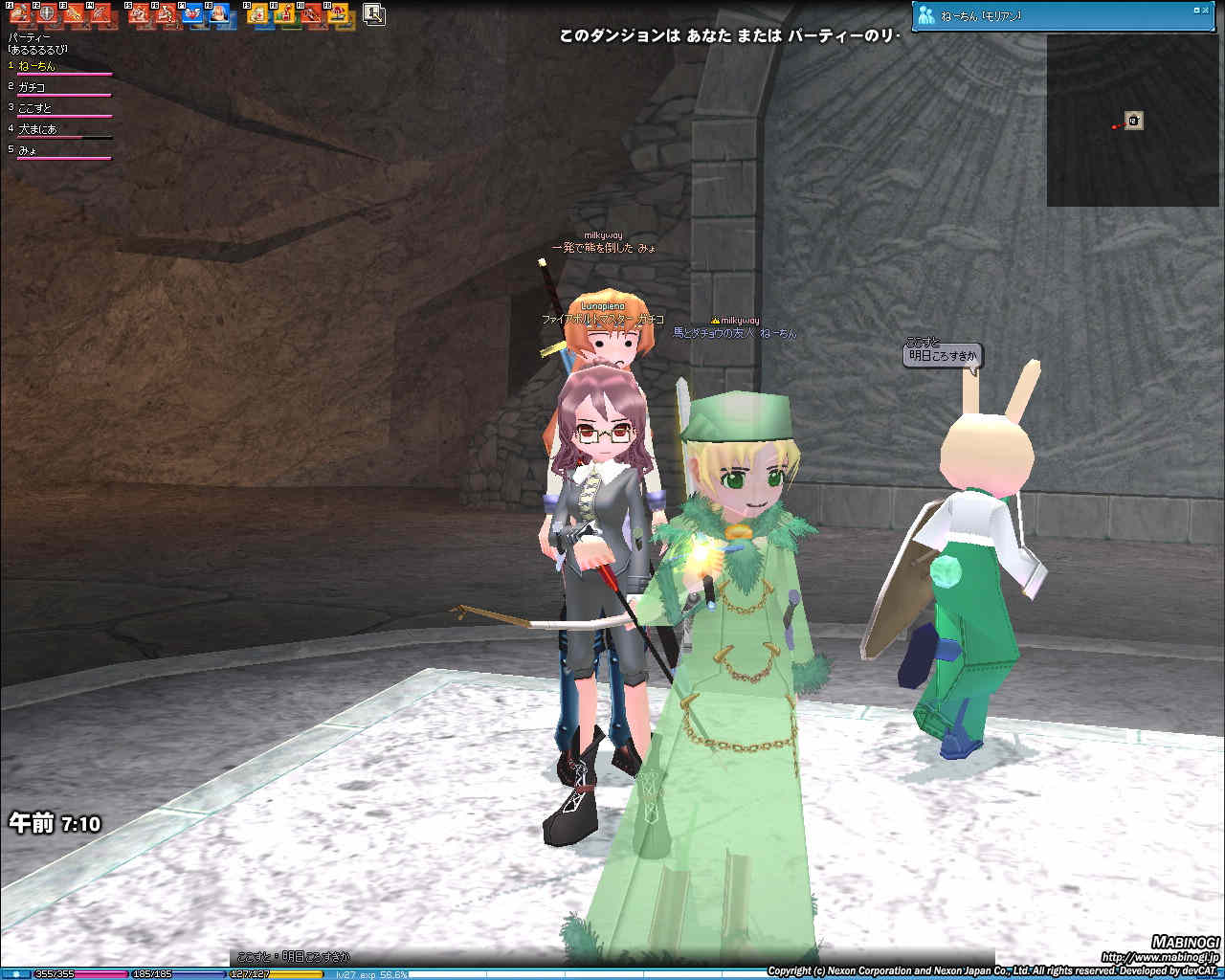Click the hotbar window toggle icon
The image size is (1225, 980).
pos(374,13)
